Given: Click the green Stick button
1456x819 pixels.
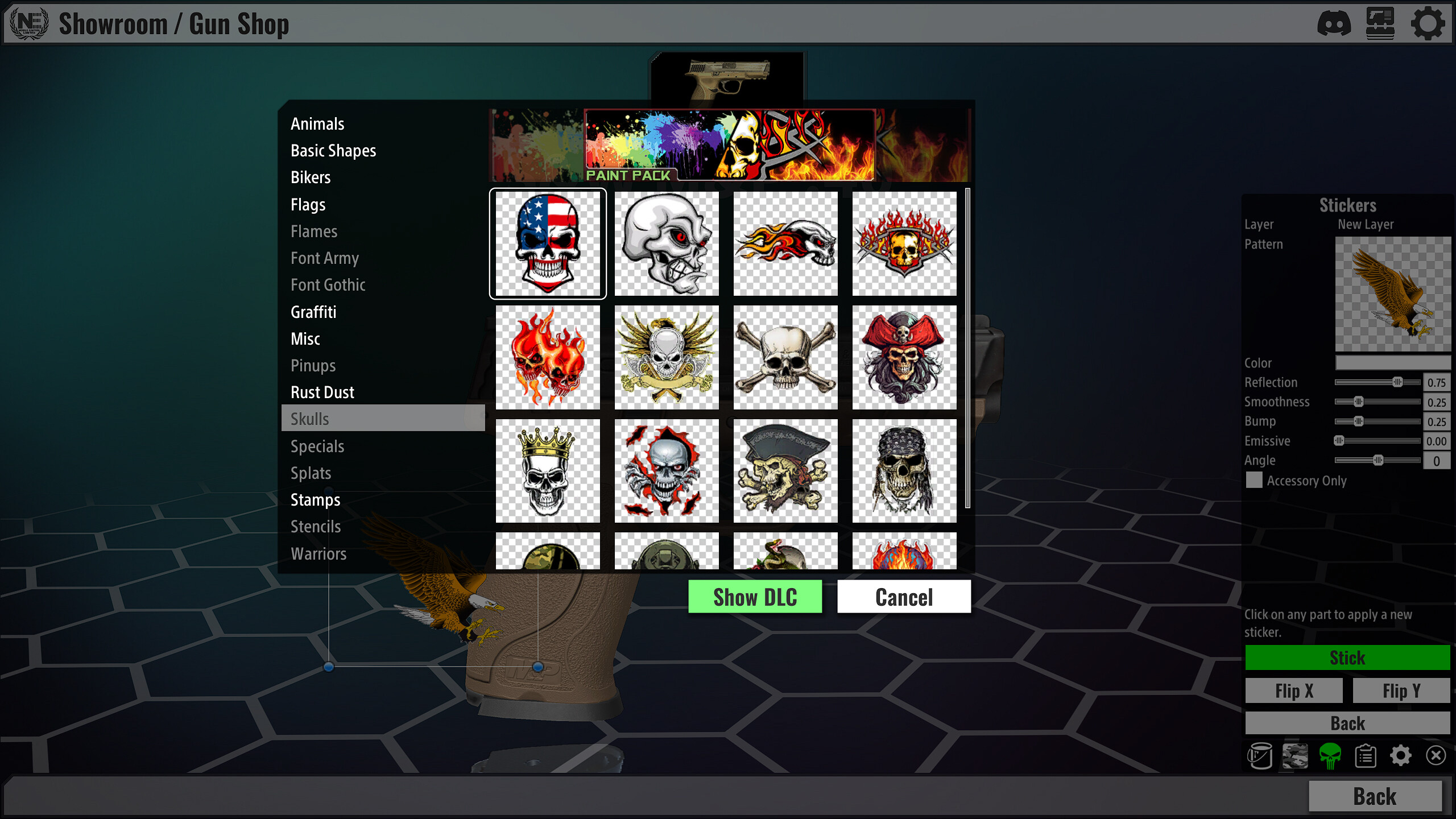Looking at the screenshot, I should click(1347, 658).
